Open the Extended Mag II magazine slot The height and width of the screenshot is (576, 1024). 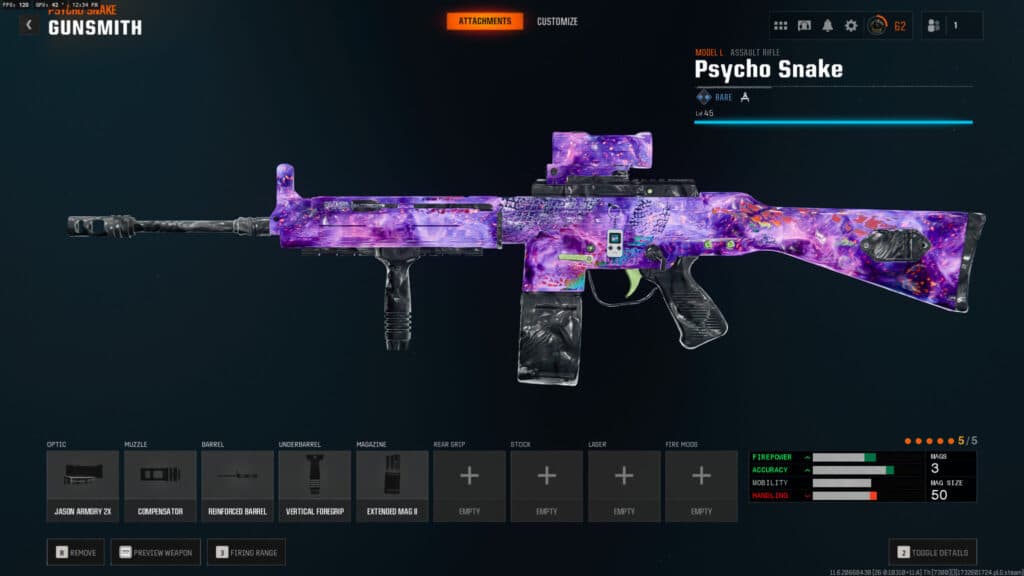(392, 485)
